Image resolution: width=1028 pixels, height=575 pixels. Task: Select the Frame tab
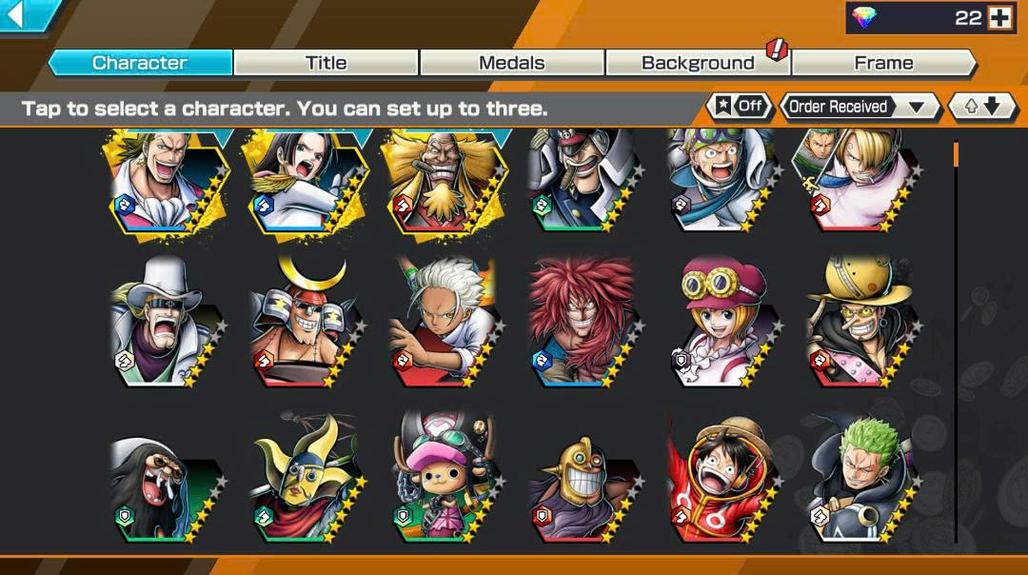[883, 63]
